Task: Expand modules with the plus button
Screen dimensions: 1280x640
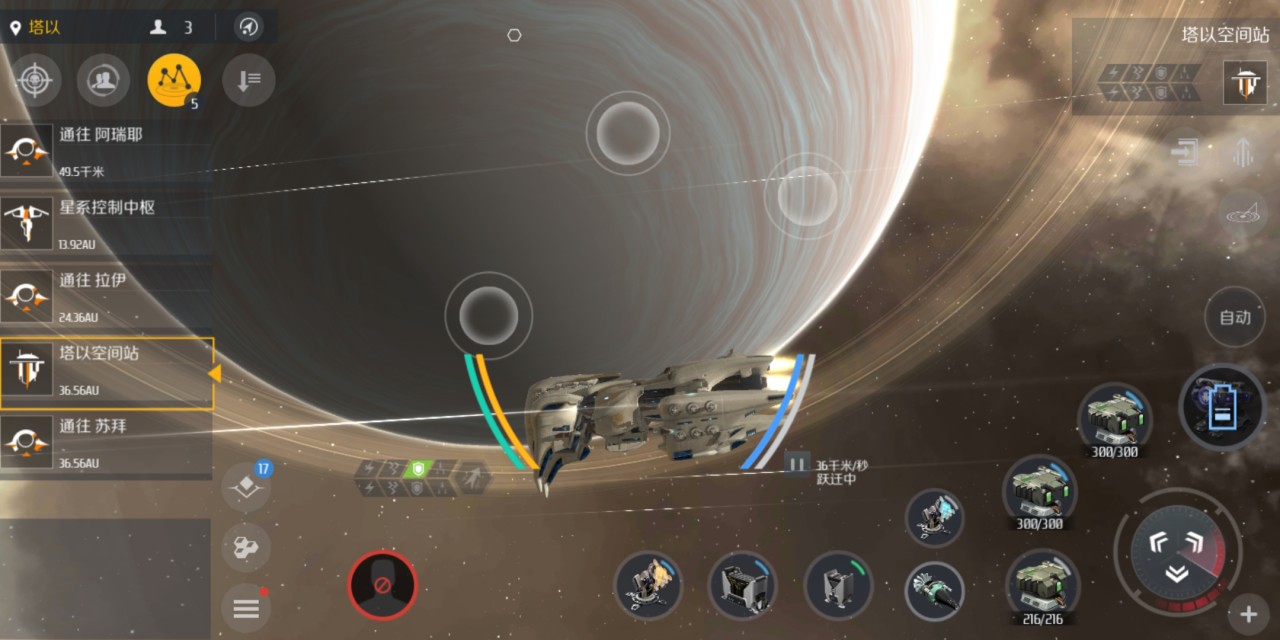Action: point(1248,613)
